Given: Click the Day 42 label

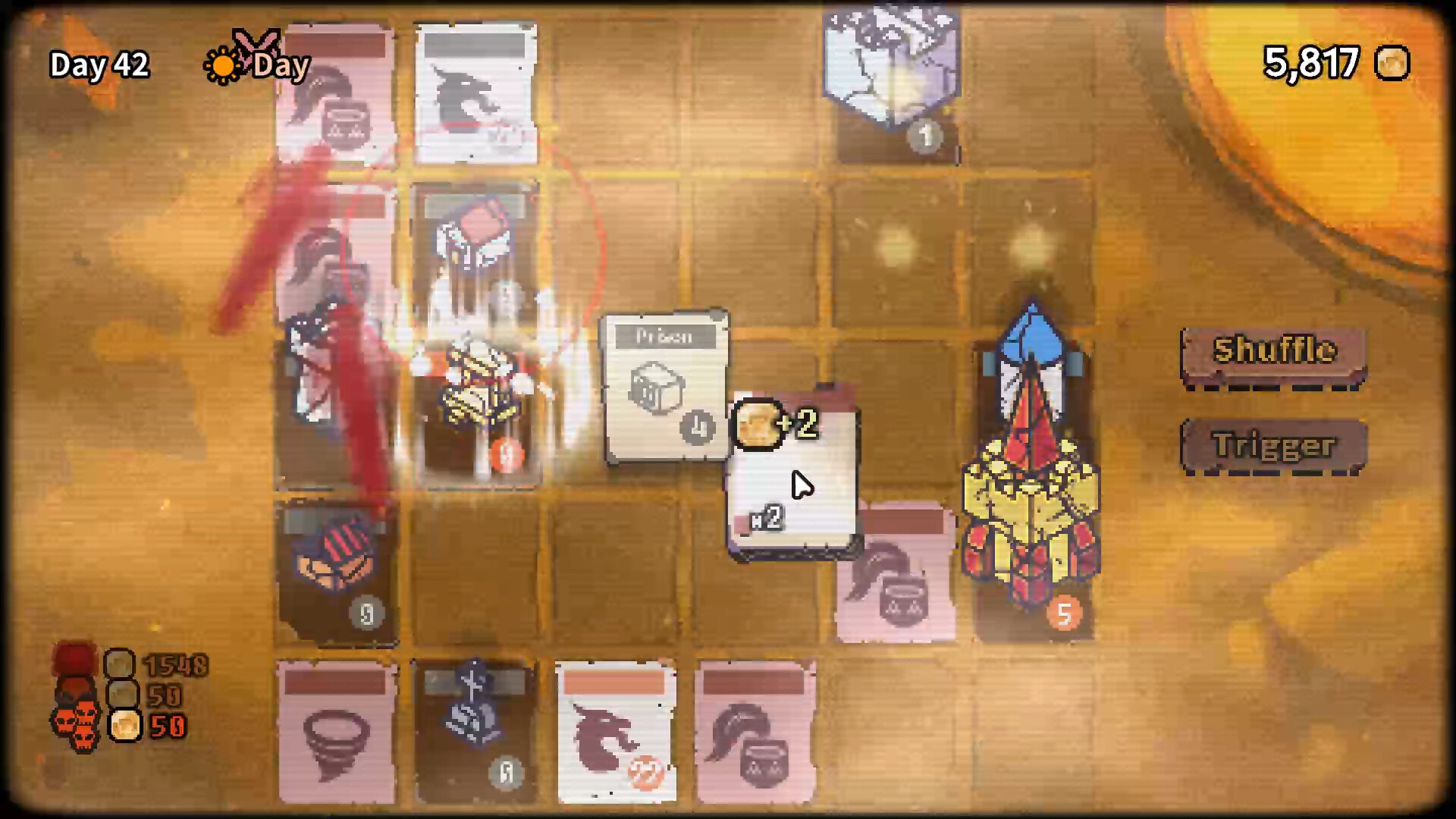Looking at the screenshot, I should [98, 65].
